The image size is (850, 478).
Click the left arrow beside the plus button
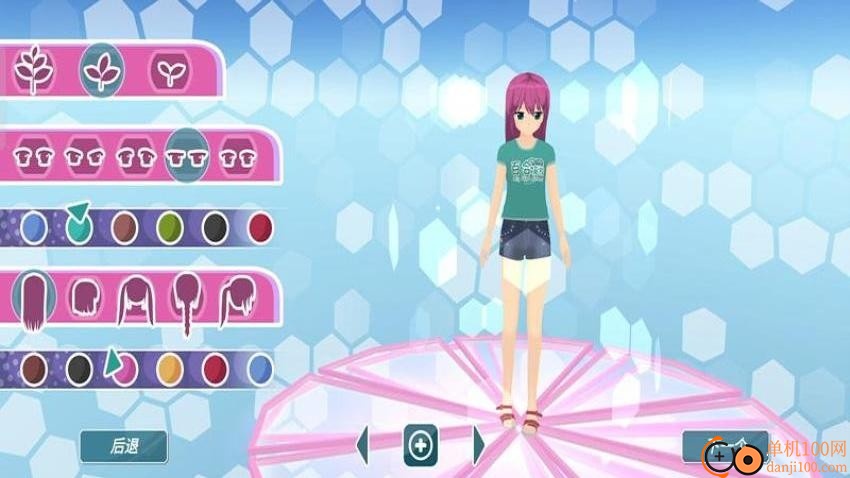[363, 444]
